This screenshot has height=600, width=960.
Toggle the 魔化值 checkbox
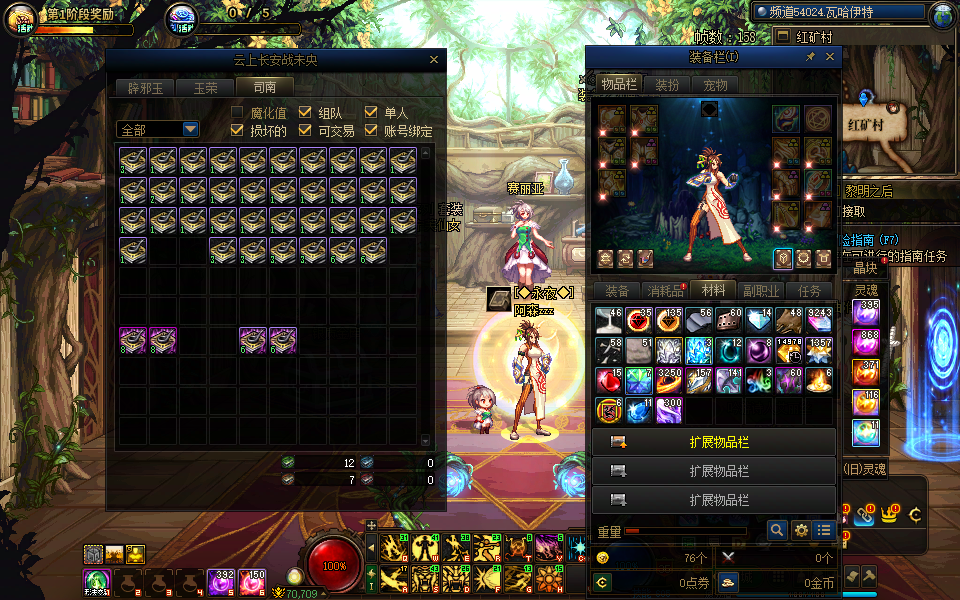238,113
